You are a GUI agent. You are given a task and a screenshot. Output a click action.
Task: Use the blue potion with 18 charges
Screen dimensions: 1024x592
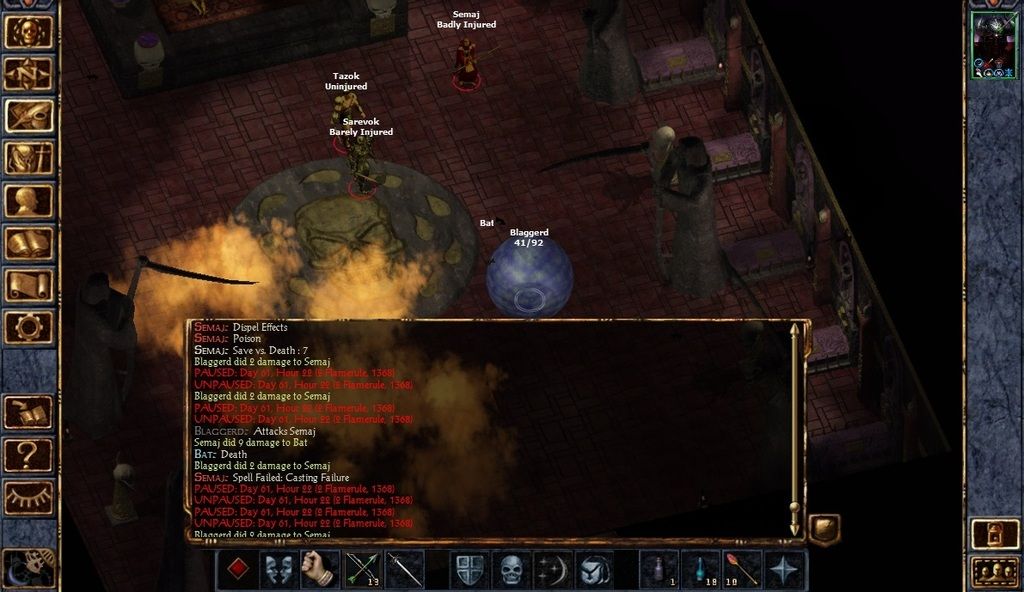(x=701, y=570)
